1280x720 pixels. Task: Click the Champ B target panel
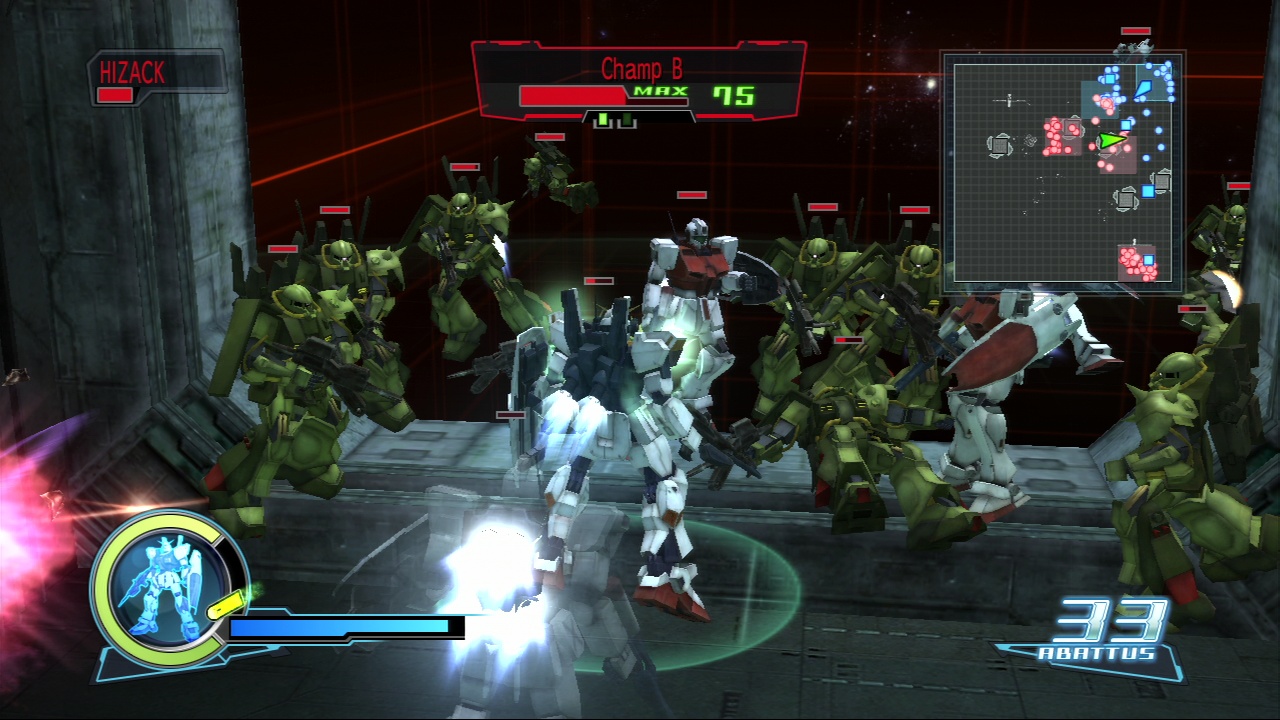(638, 82)
